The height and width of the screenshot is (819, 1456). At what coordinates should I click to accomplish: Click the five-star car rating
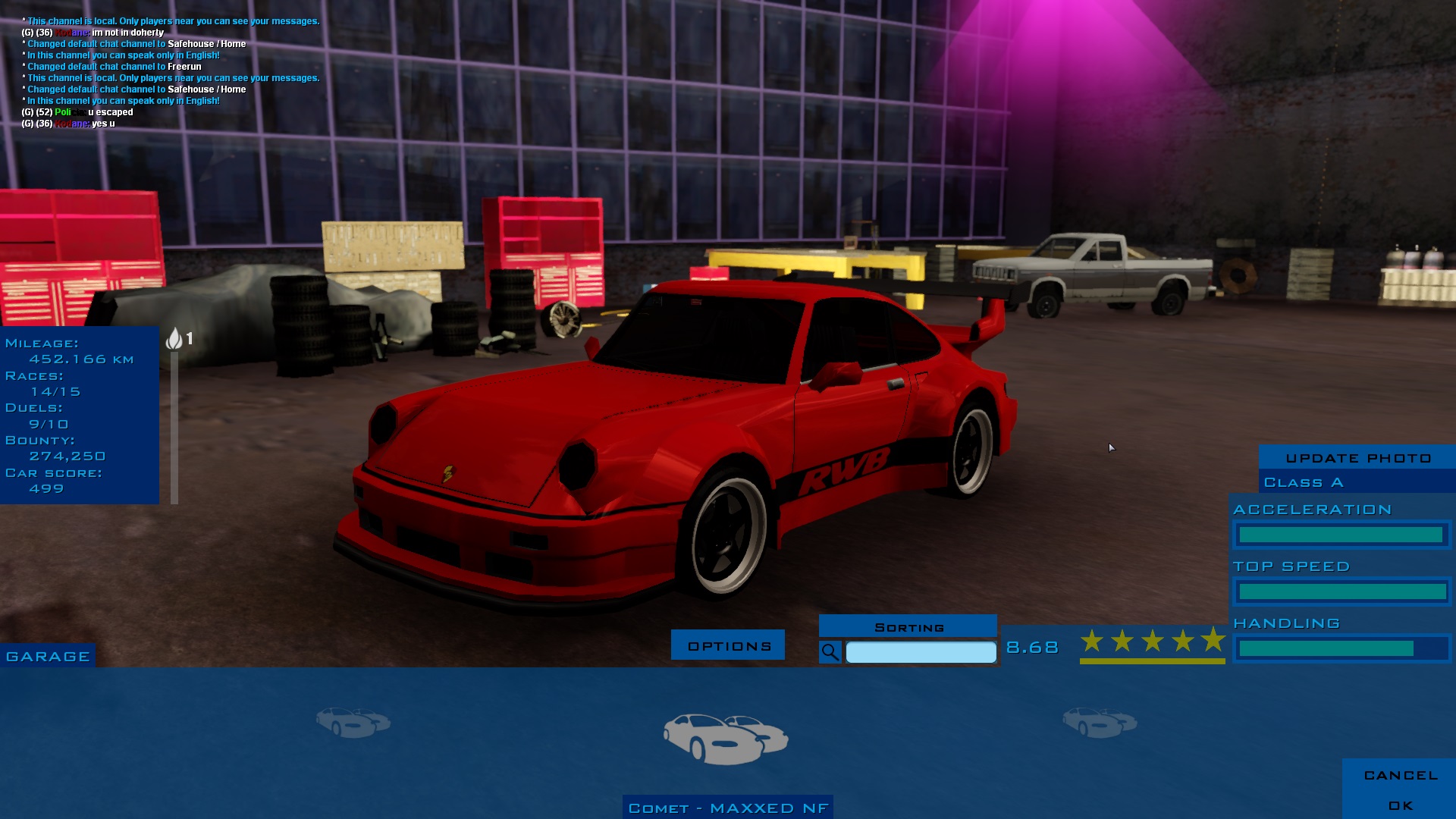(x=1152, y=642)
